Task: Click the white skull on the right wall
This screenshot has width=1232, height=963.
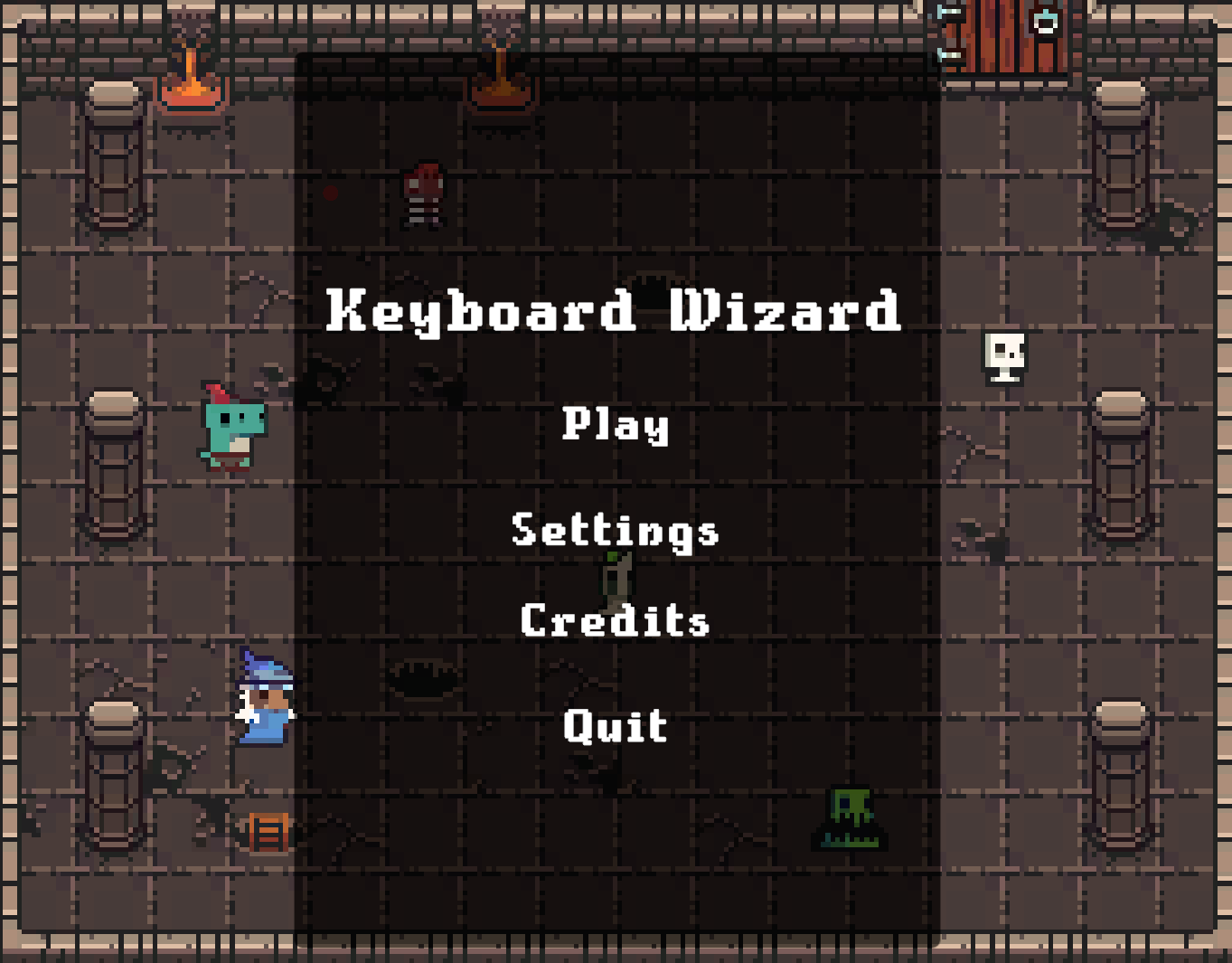Action: [x=1002, y=356]
